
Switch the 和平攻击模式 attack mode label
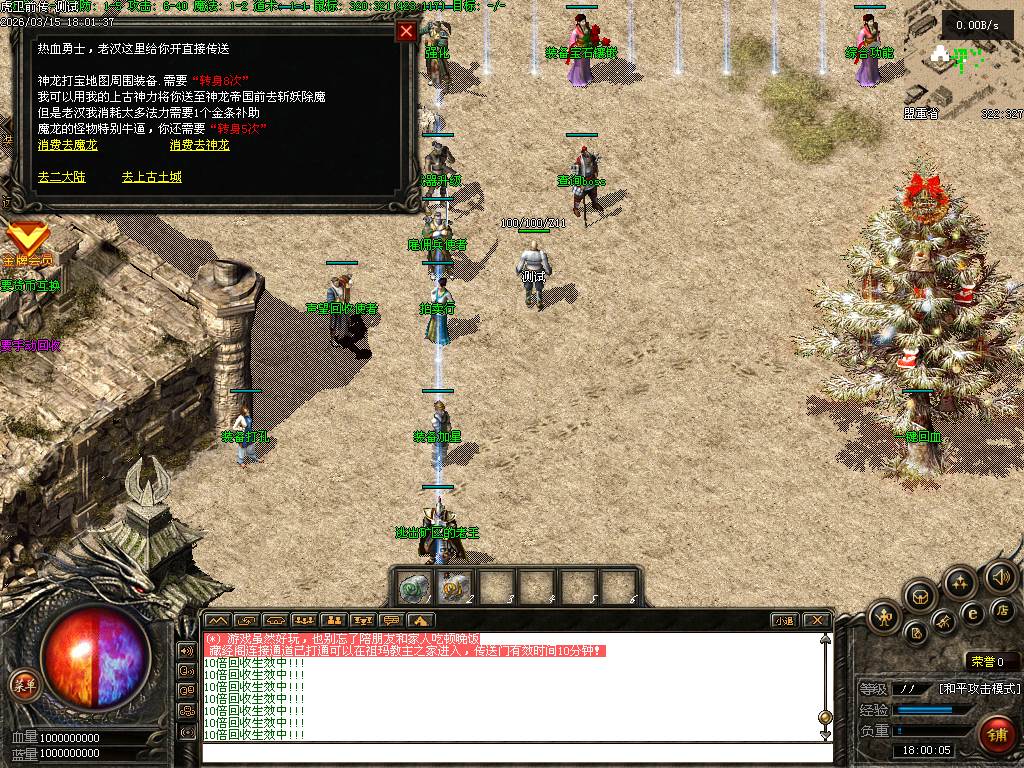coord(979,689)
